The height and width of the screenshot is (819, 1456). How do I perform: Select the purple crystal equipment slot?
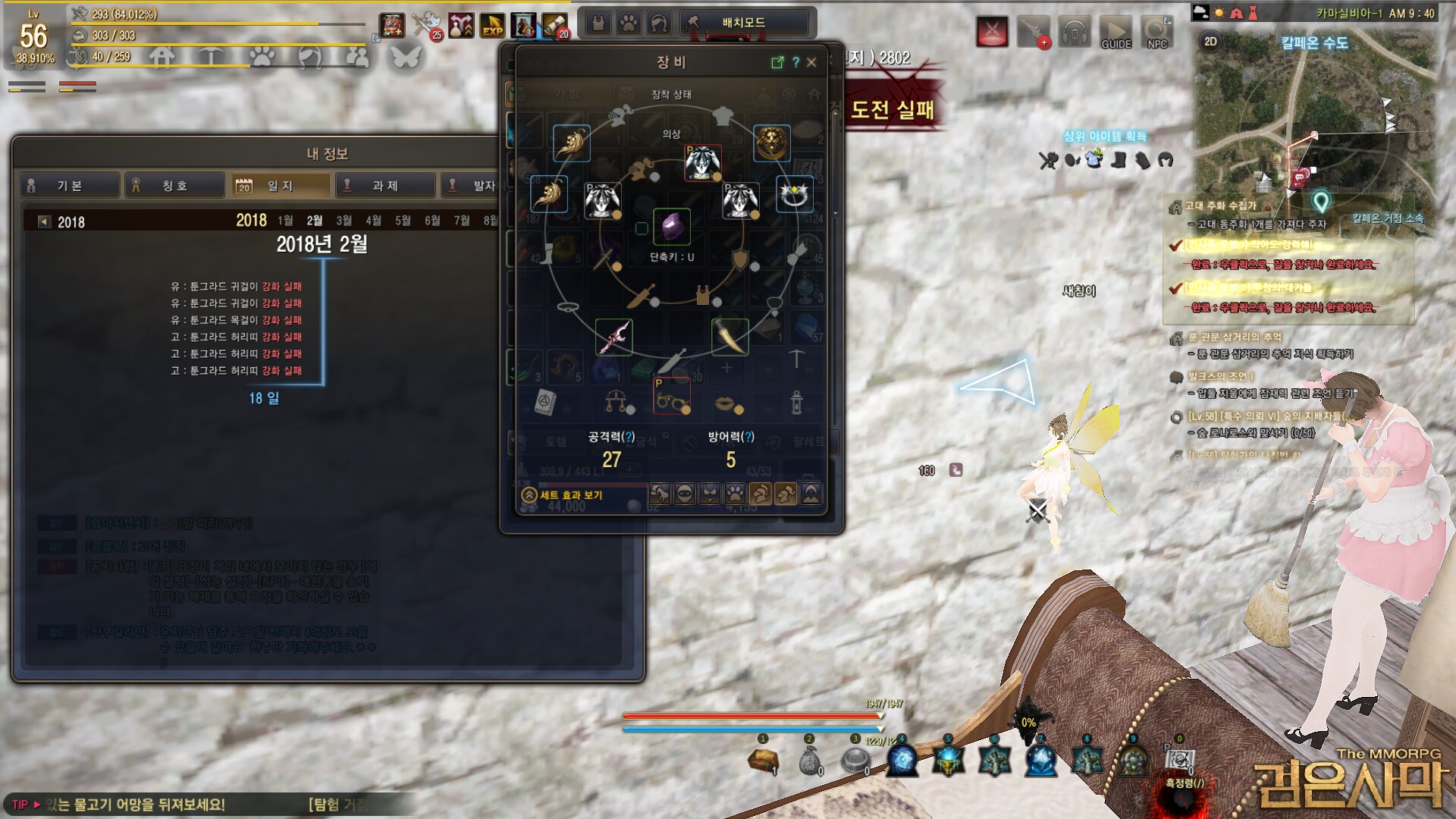point(671,226)
